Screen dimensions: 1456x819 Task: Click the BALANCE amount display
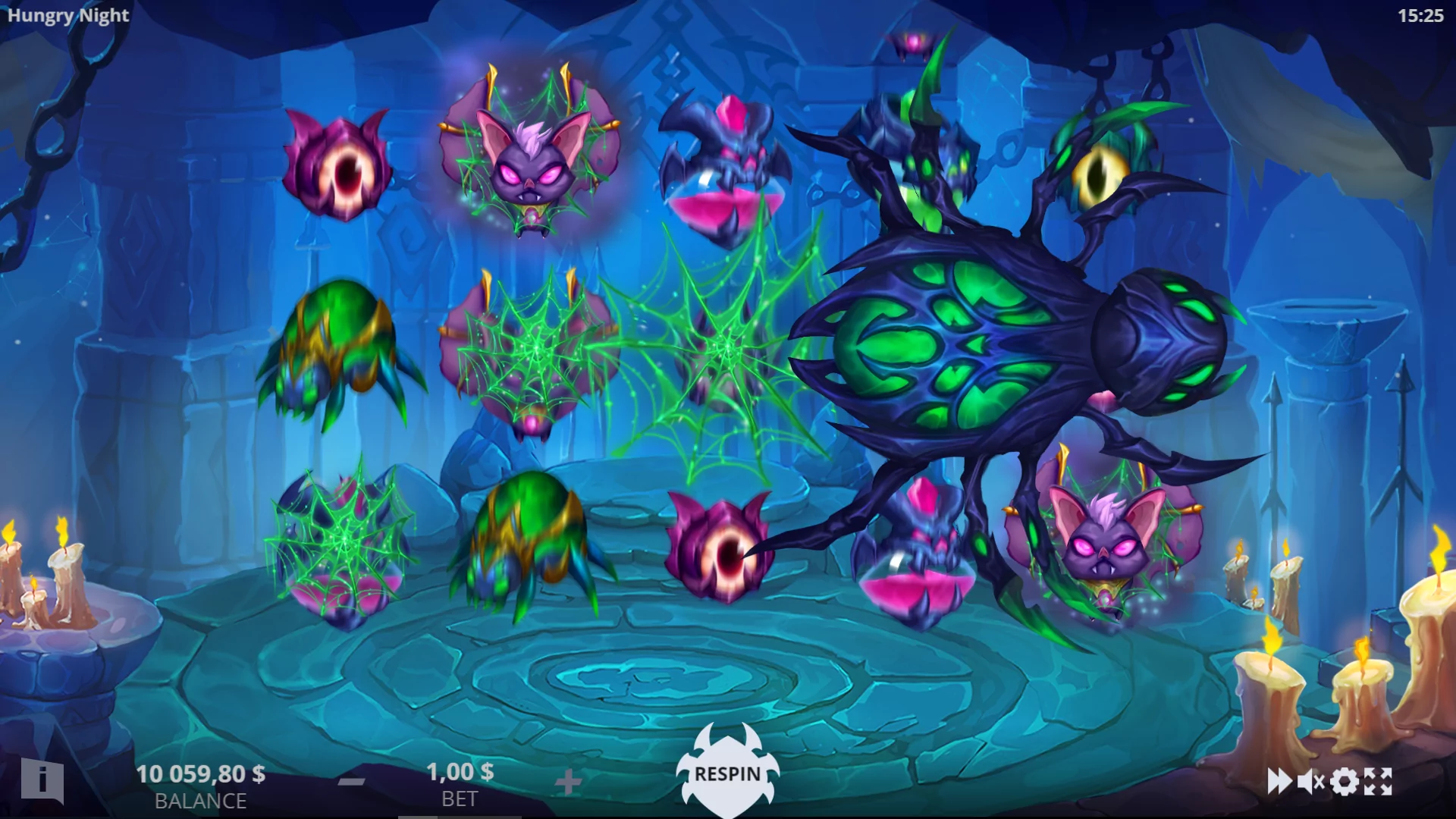(201, 774)
